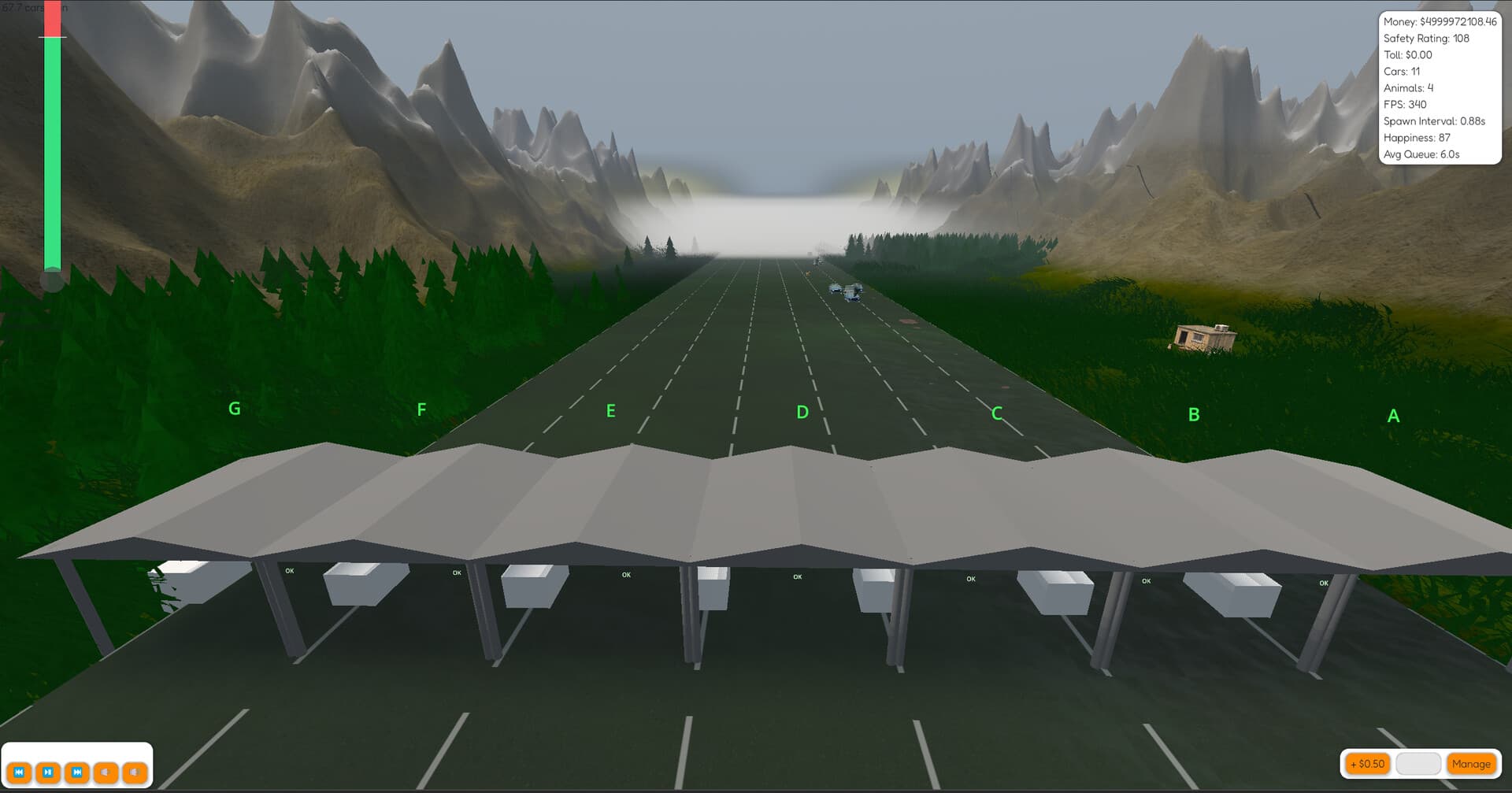Screen dimensions: 1512x793
Task: Toggle lane D open or closed
Action: (x=801, y=410)
